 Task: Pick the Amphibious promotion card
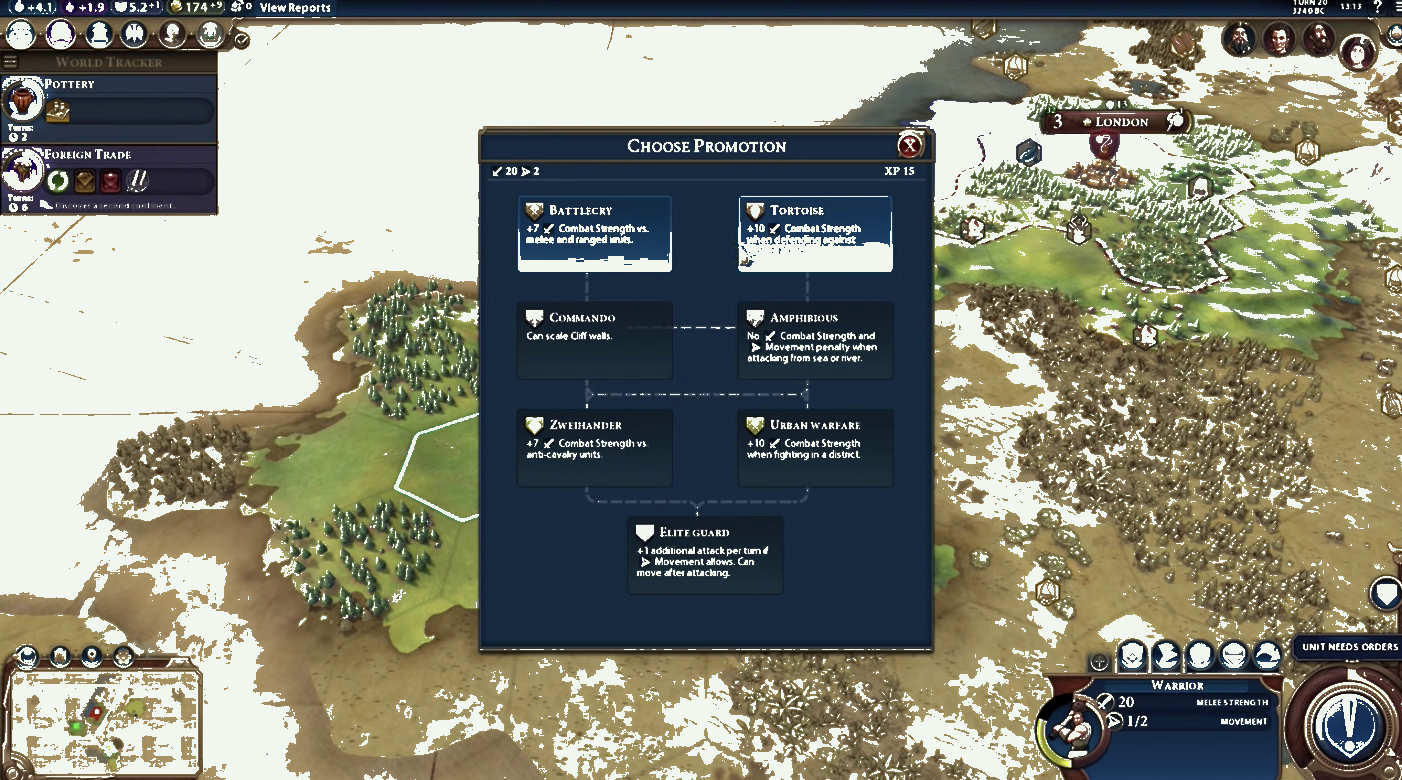tap(815, 340)
